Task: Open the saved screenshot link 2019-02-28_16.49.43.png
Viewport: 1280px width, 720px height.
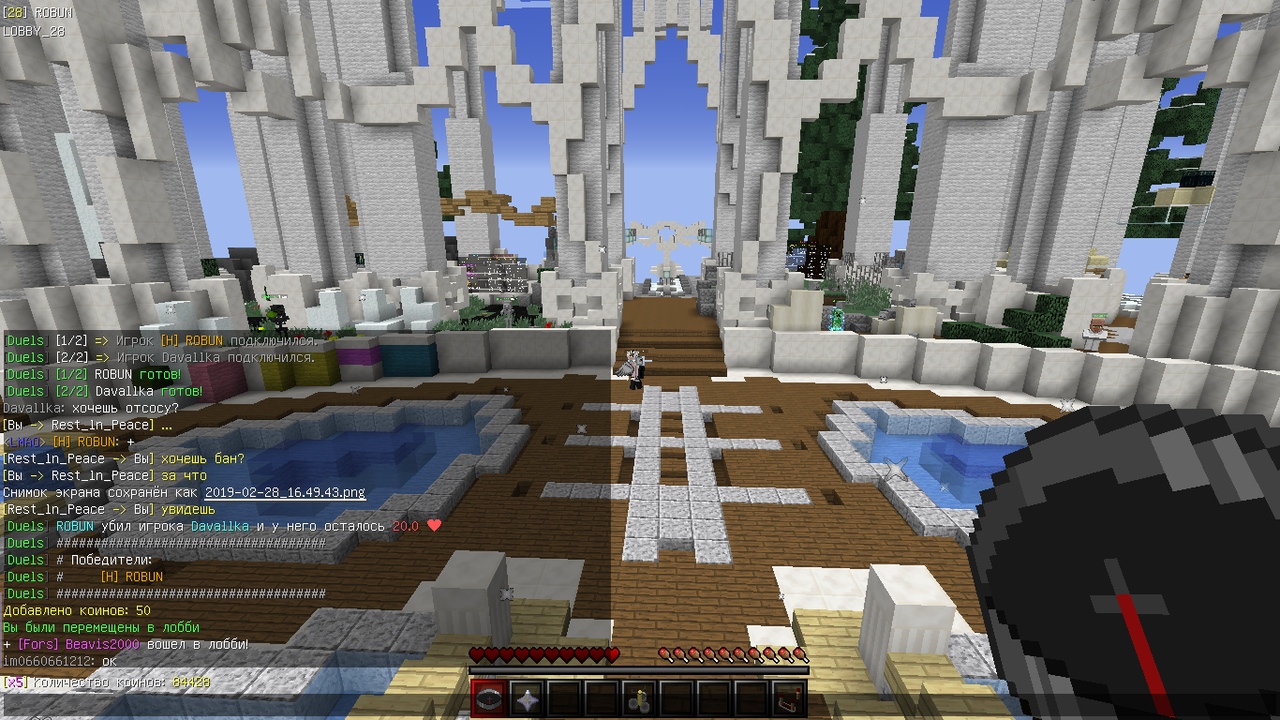Action: 285,493
